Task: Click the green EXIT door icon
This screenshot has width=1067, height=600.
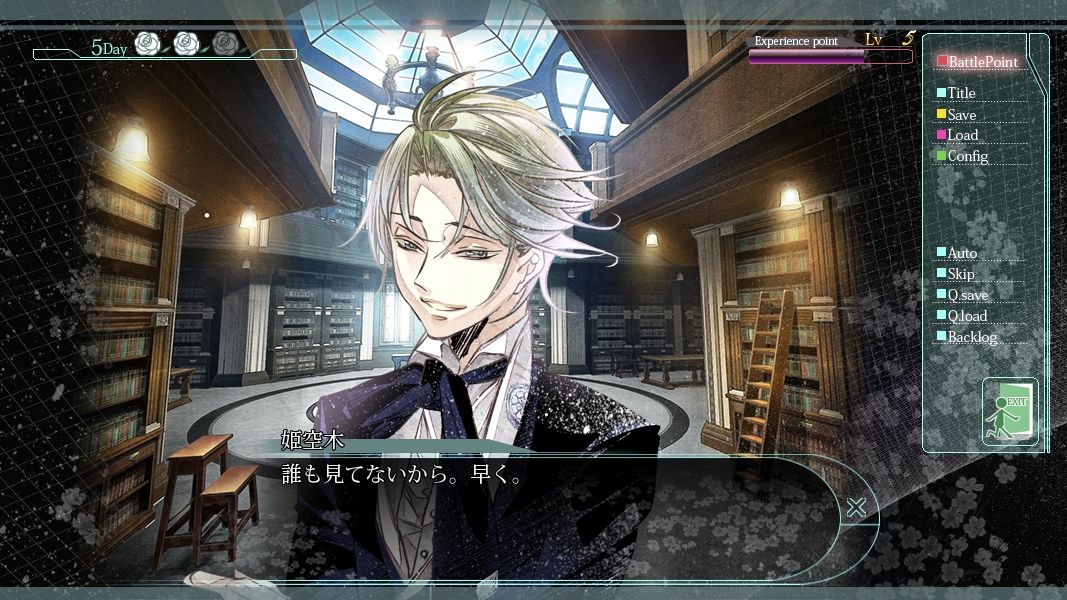Action: click(1010, 410)
